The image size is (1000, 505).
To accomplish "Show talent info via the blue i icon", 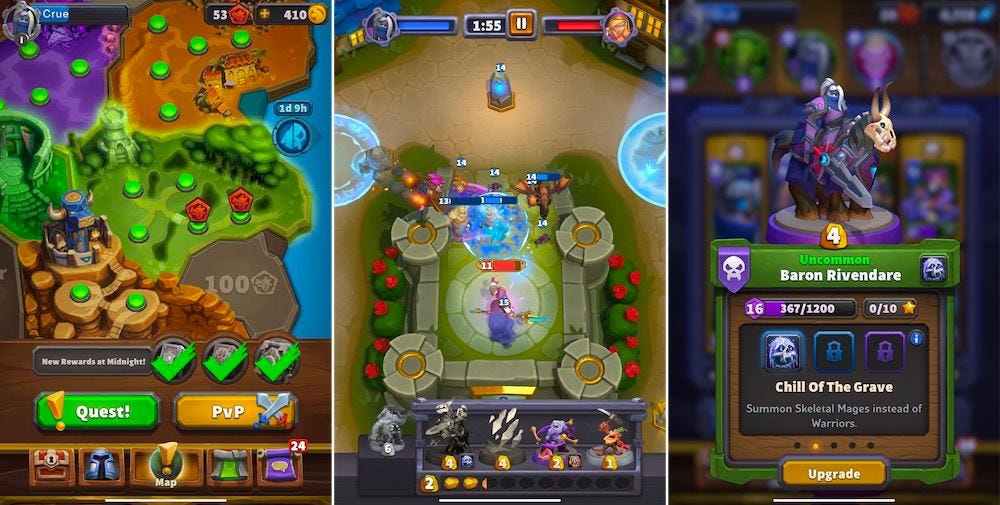I will (916, 338).
